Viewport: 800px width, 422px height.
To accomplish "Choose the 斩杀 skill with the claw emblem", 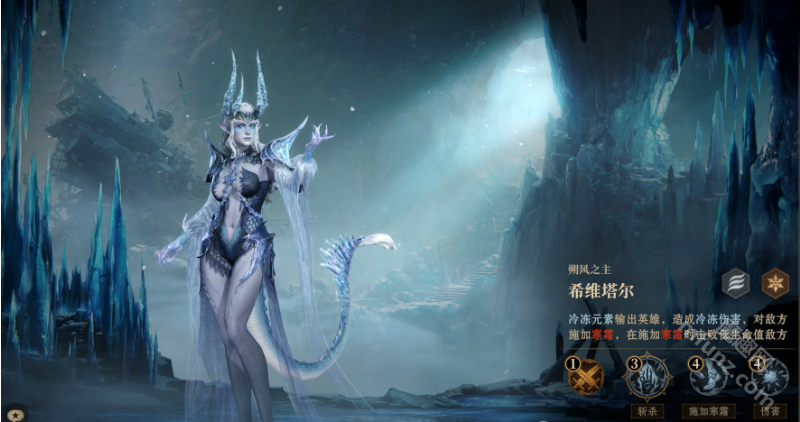I will tap(645, 379).
